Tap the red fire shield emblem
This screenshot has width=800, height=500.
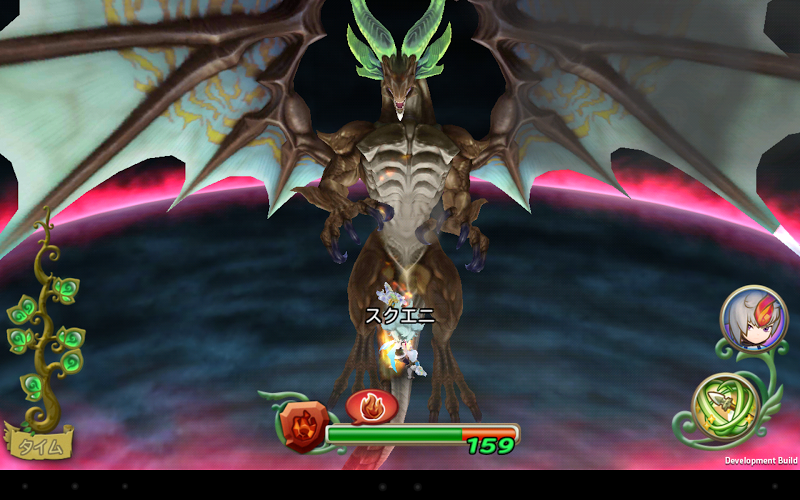pyautogui.click(x=301, y=424)
